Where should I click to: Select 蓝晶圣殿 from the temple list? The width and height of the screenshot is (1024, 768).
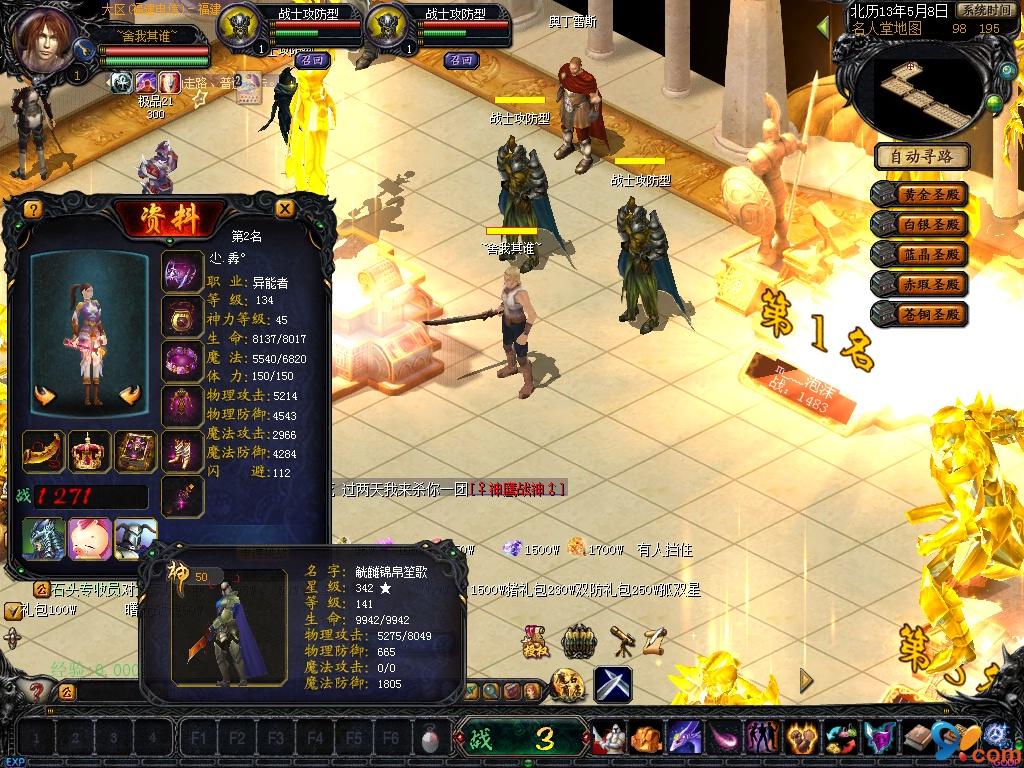pyautogui.click(x=920, y=255)
